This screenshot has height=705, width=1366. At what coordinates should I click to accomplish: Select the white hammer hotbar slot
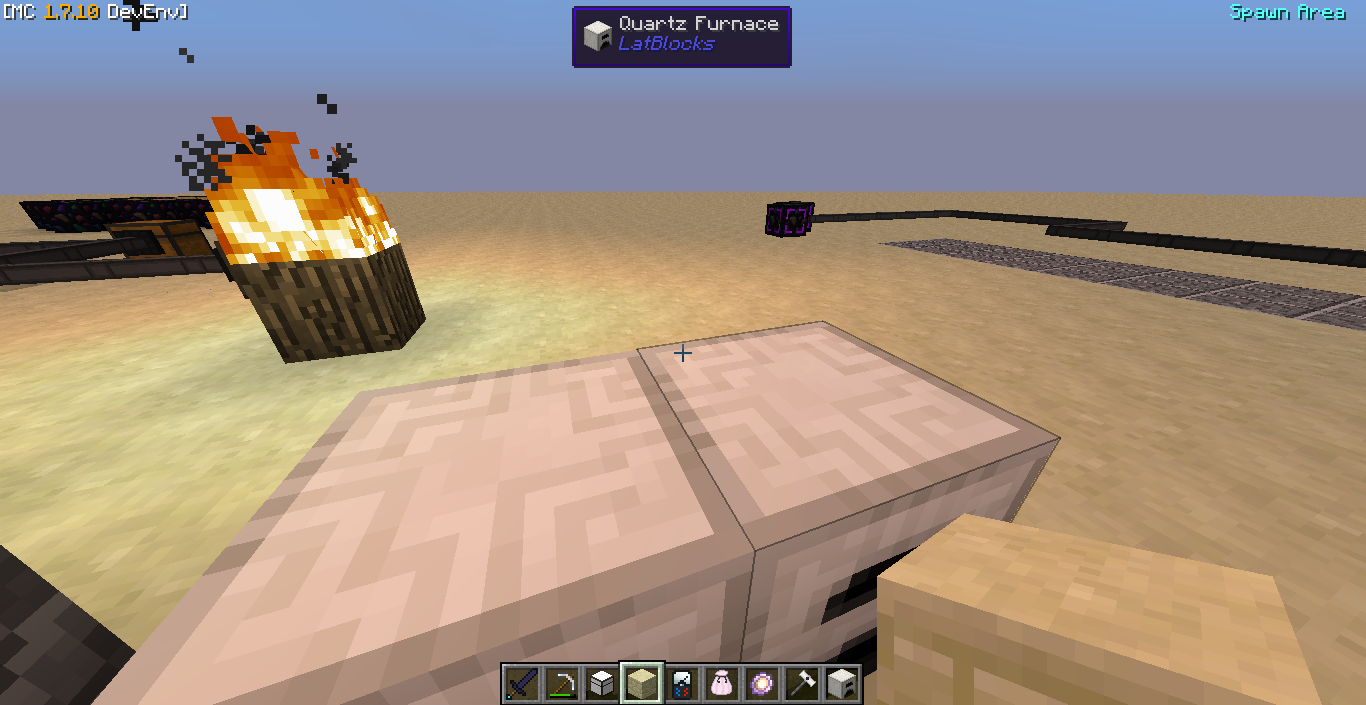802,684
